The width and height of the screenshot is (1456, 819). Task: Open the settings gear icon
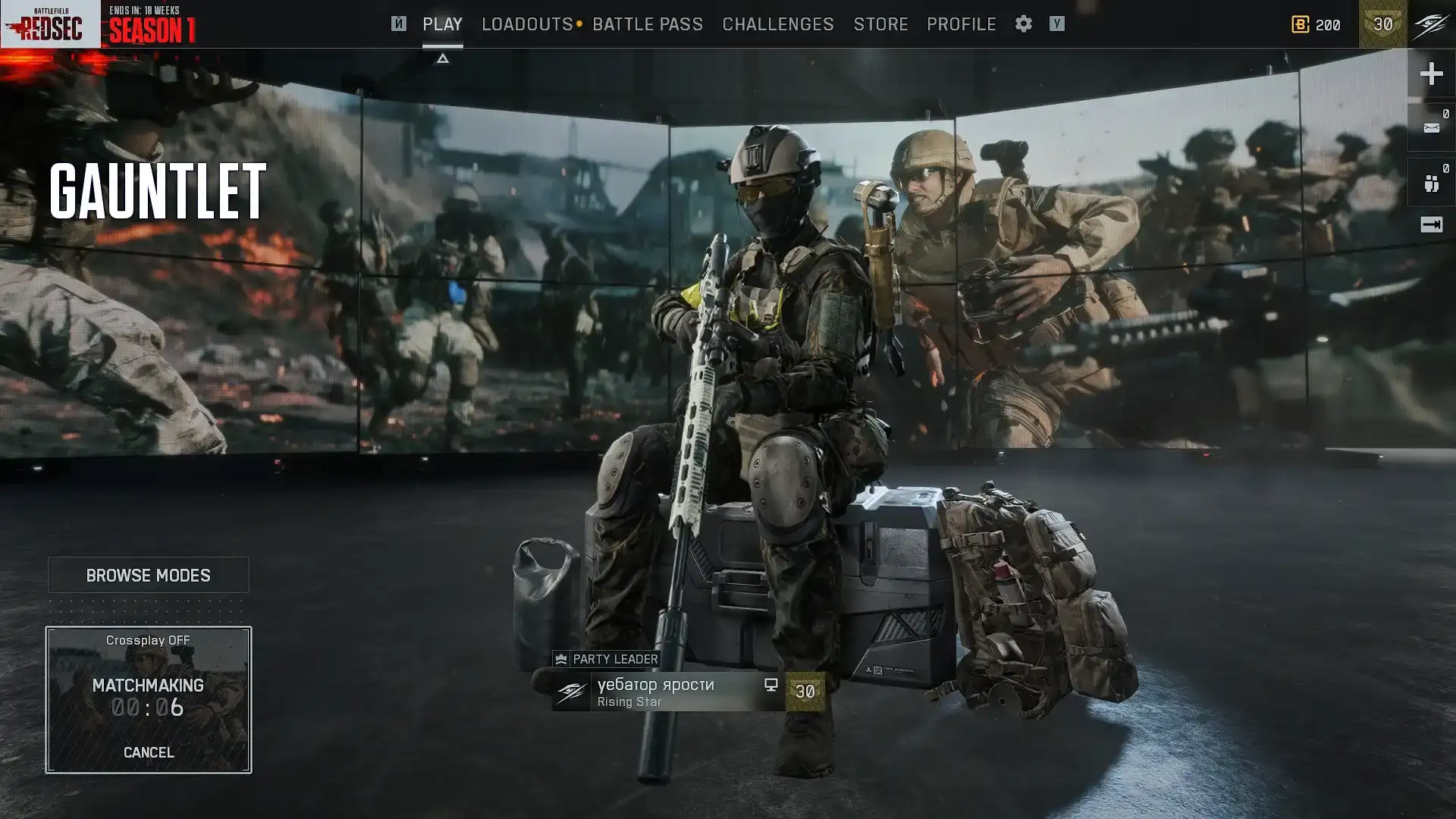click(1023, 24)
